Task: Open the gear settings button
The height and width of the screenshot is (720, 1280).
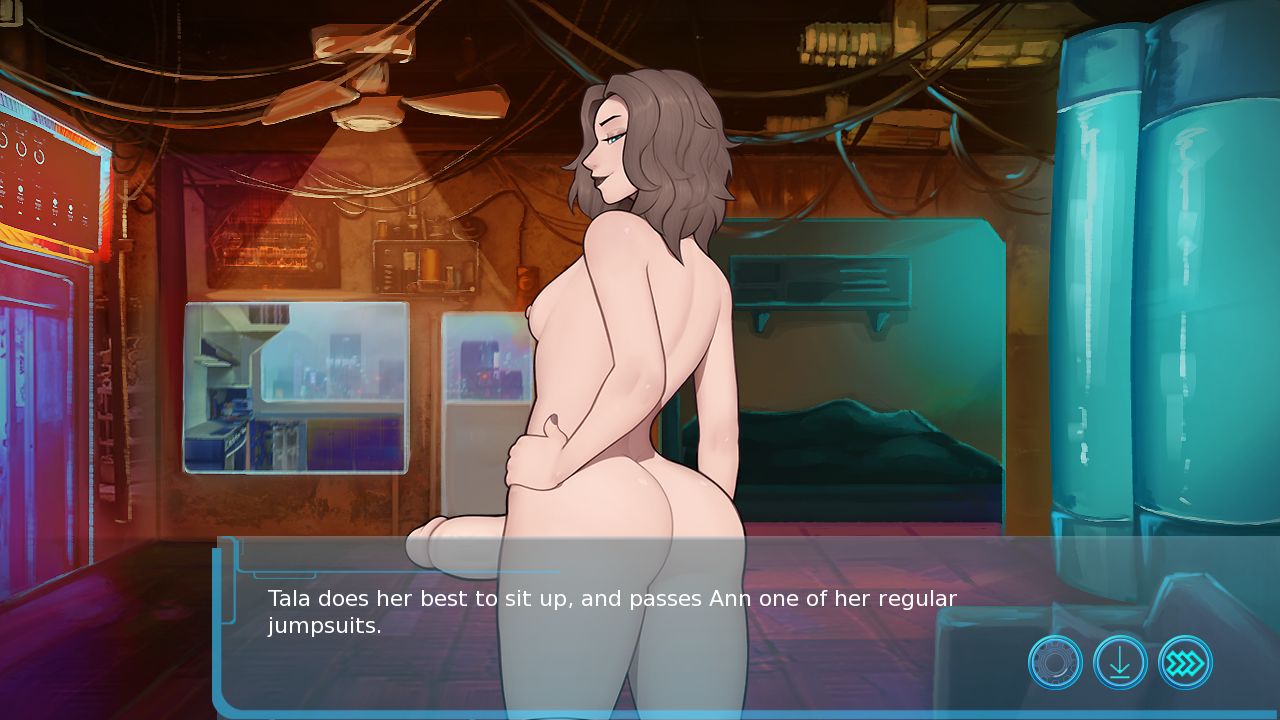Action: click(x=1055, y=662)
